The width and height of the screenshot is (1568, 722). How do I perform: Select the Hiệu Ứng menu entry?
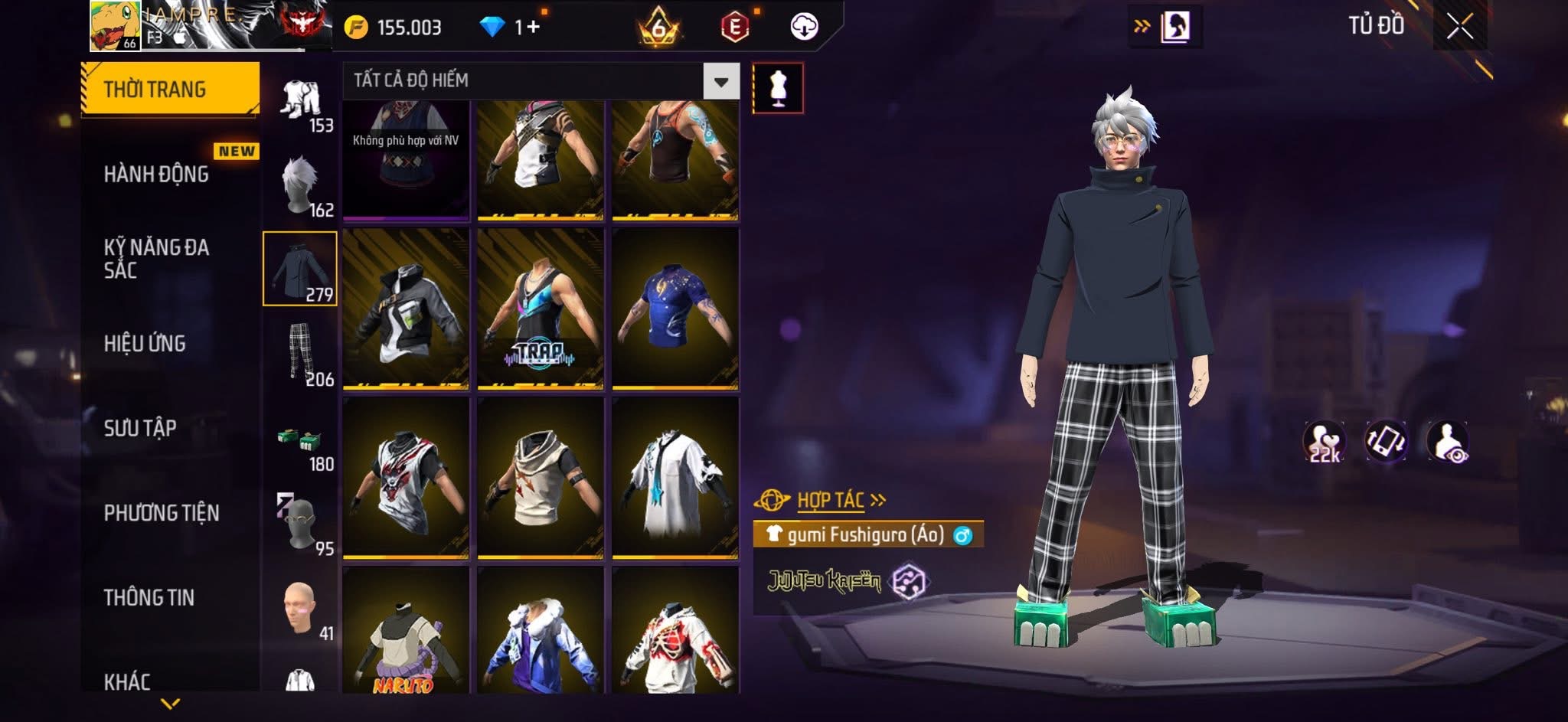coord(145,344)
